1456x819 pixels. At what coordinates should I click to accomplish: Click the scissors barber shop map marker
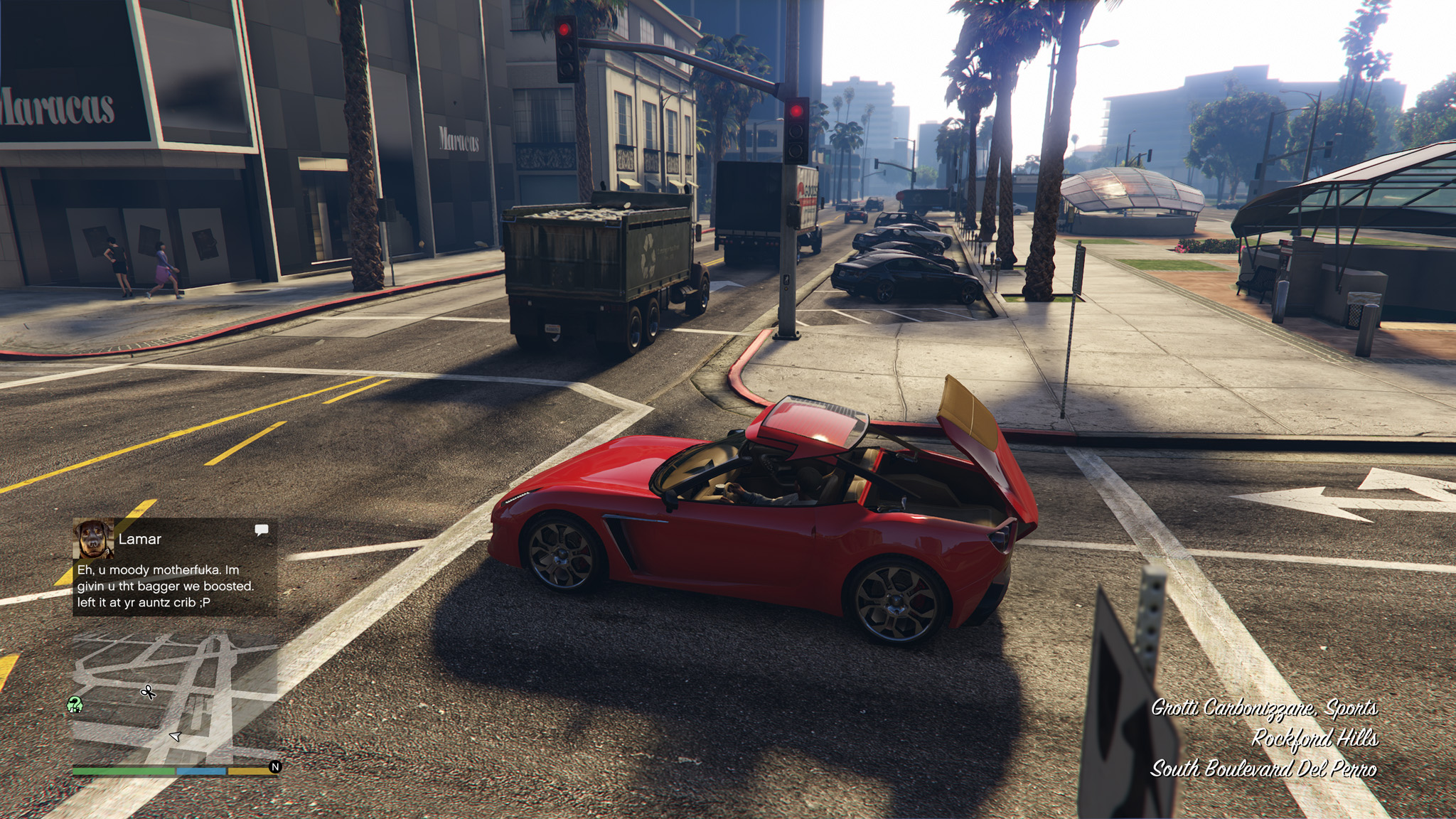click(x=148, y=692)
